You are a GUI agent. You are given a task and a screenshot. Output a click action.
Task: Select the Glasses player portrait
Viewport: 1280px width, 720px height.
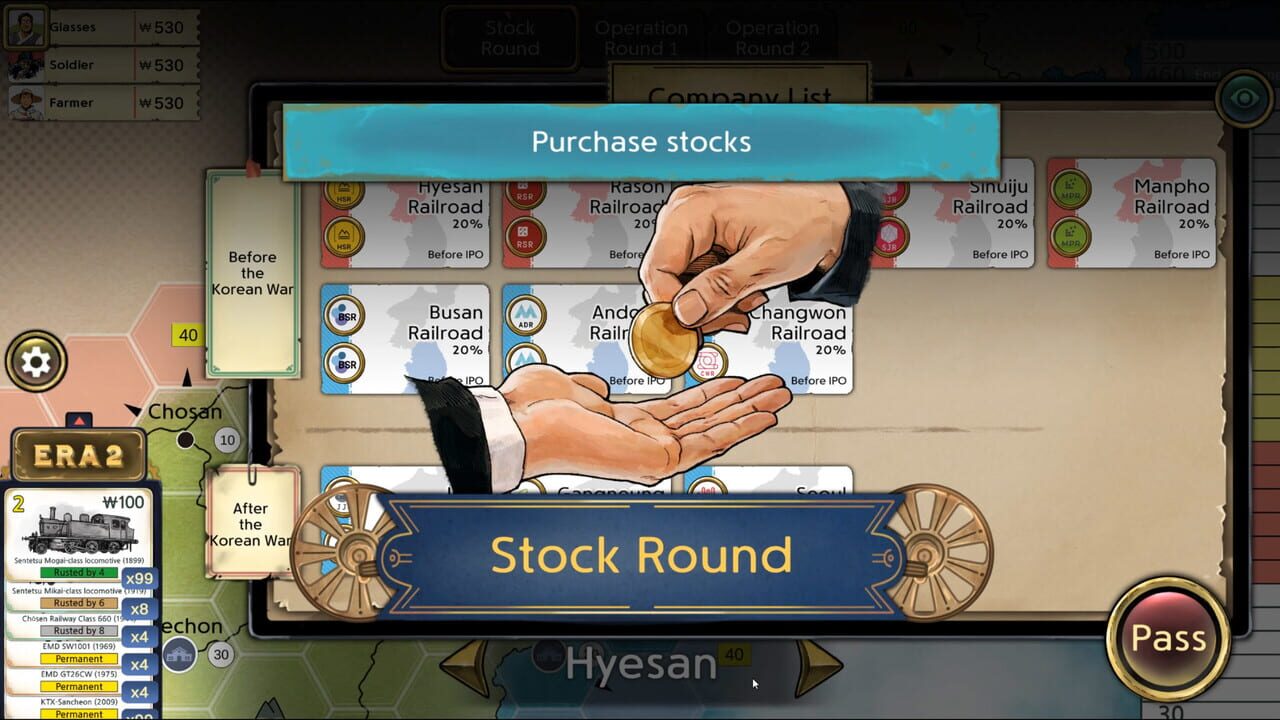pyautogui.click(x=24, y=27)
